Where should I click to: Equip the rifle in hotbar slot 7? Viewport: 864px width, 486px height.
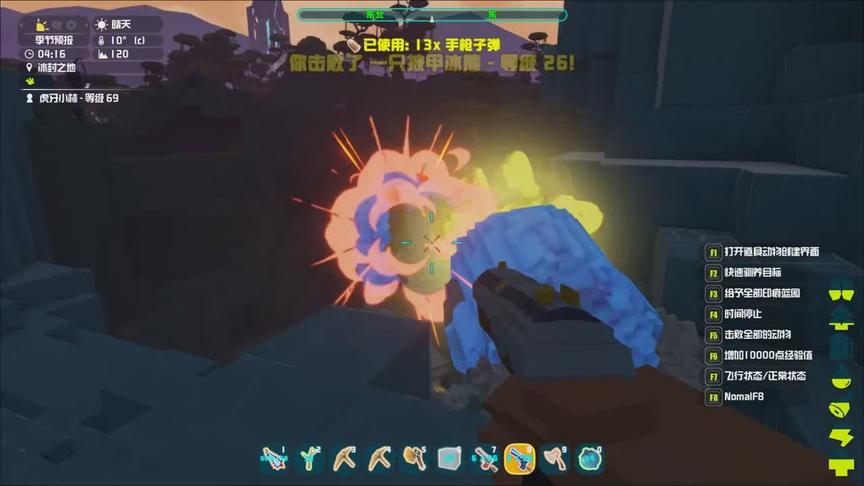pyautogui.click(x=484, y=459)
